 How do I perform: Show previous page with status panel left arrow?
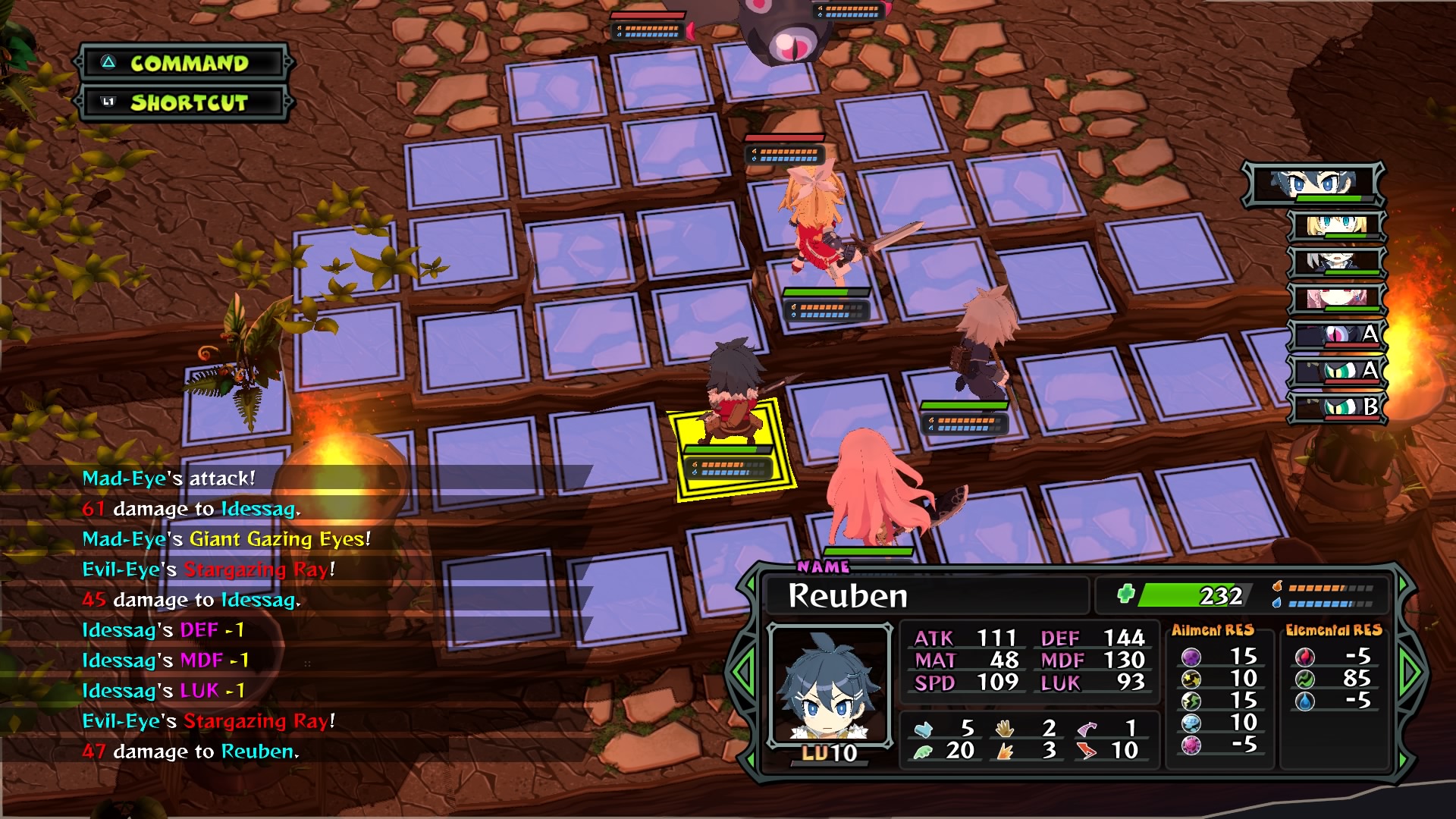[x=743, y=671]
